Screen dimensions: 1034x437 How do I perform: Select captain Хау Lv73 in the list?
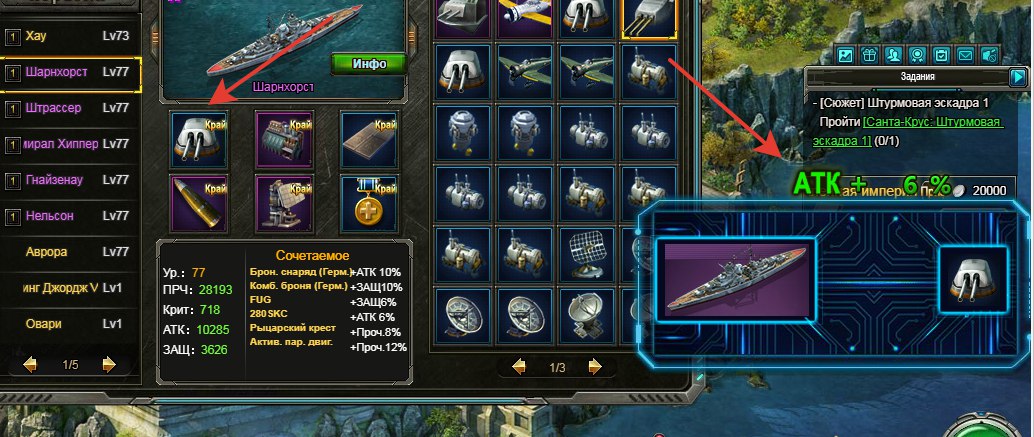[70, 37]
